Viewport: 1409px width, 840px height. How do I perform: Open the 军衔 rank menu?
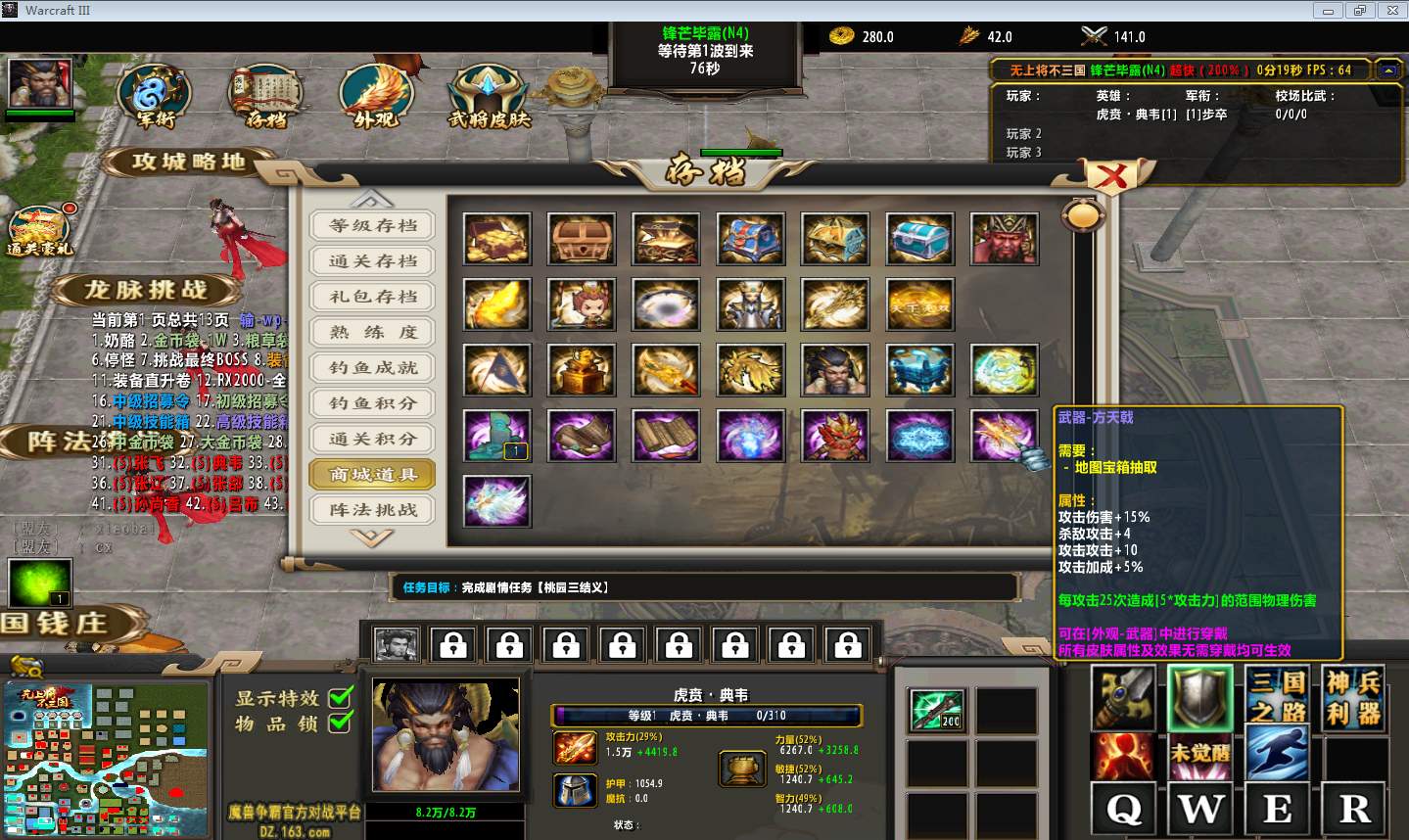point(155,97)
